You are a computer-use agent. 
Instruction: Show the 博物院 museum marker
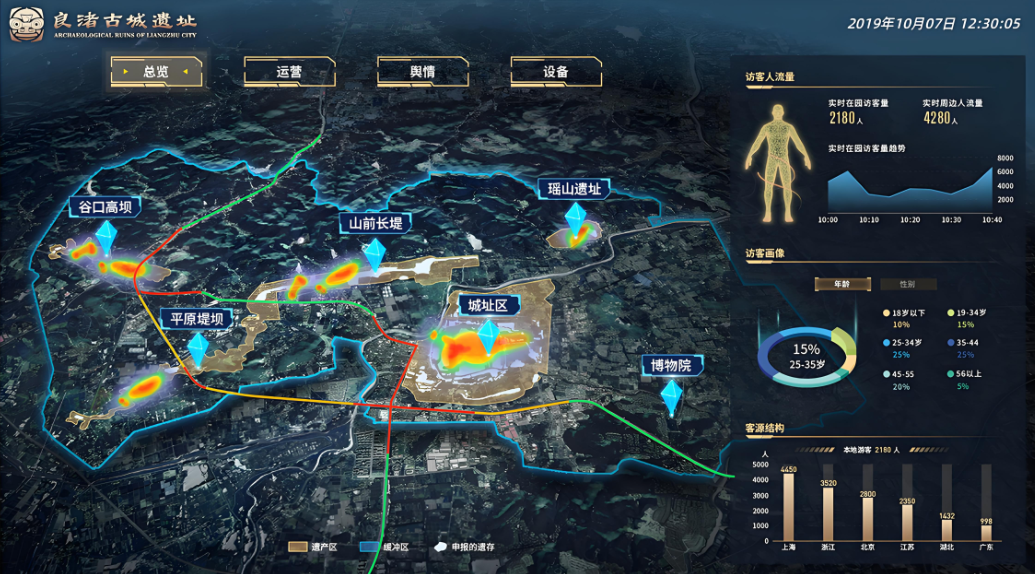(x=671, y=365)
